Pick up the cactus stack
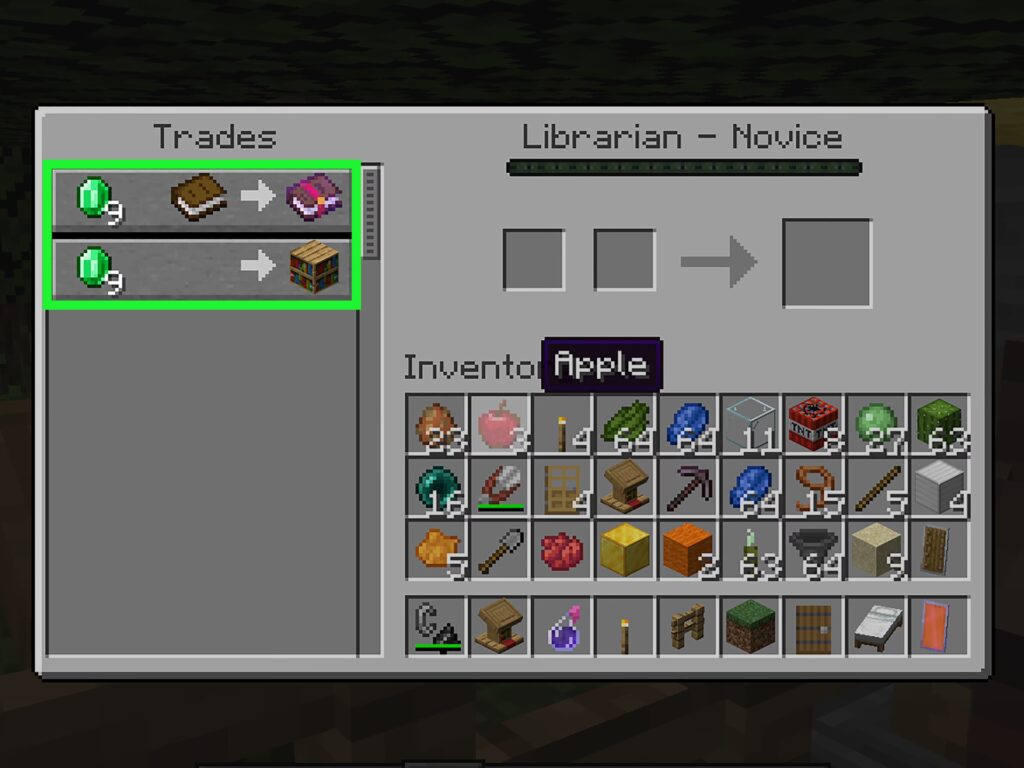Screen dimensions: 1024x768 pyautogui.click(x=938, y=424)
